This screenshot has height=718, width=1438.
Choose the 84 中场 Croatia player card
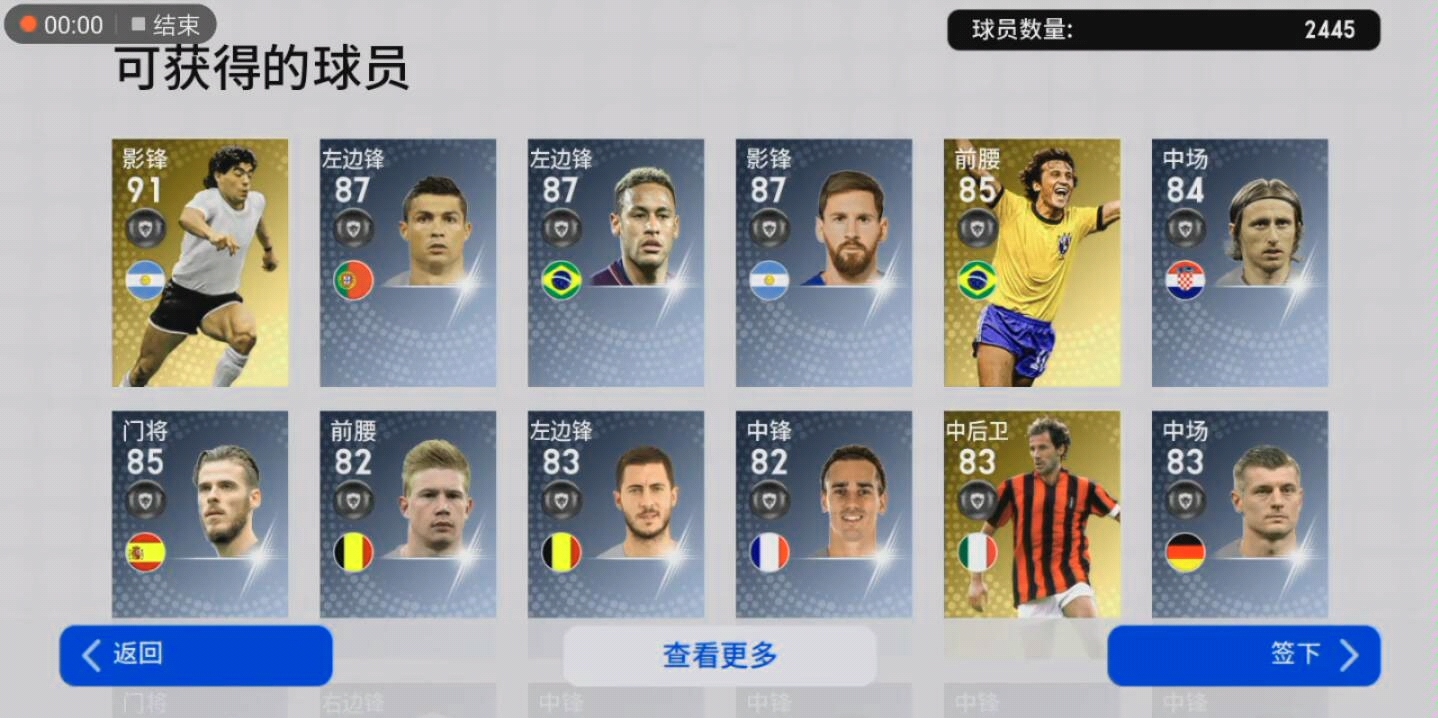(x=1240, y=262)
